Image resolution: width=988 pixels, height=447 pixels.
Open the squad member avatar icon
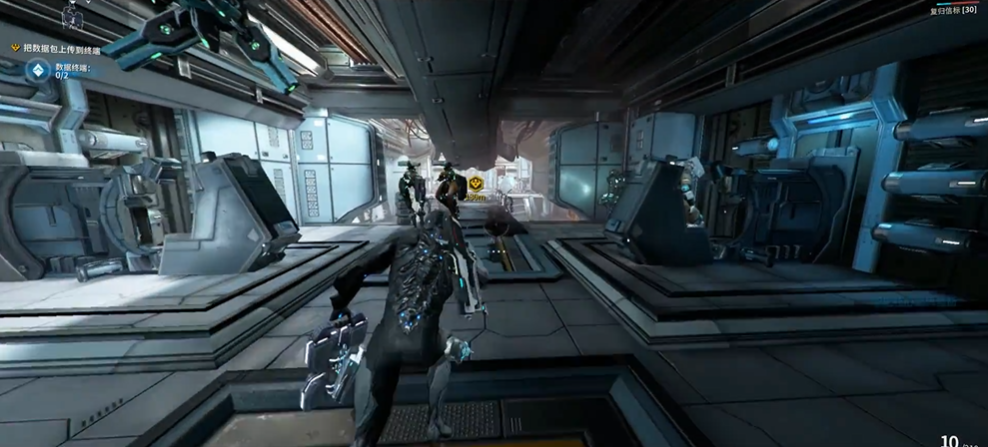click(x=71, y=16)
